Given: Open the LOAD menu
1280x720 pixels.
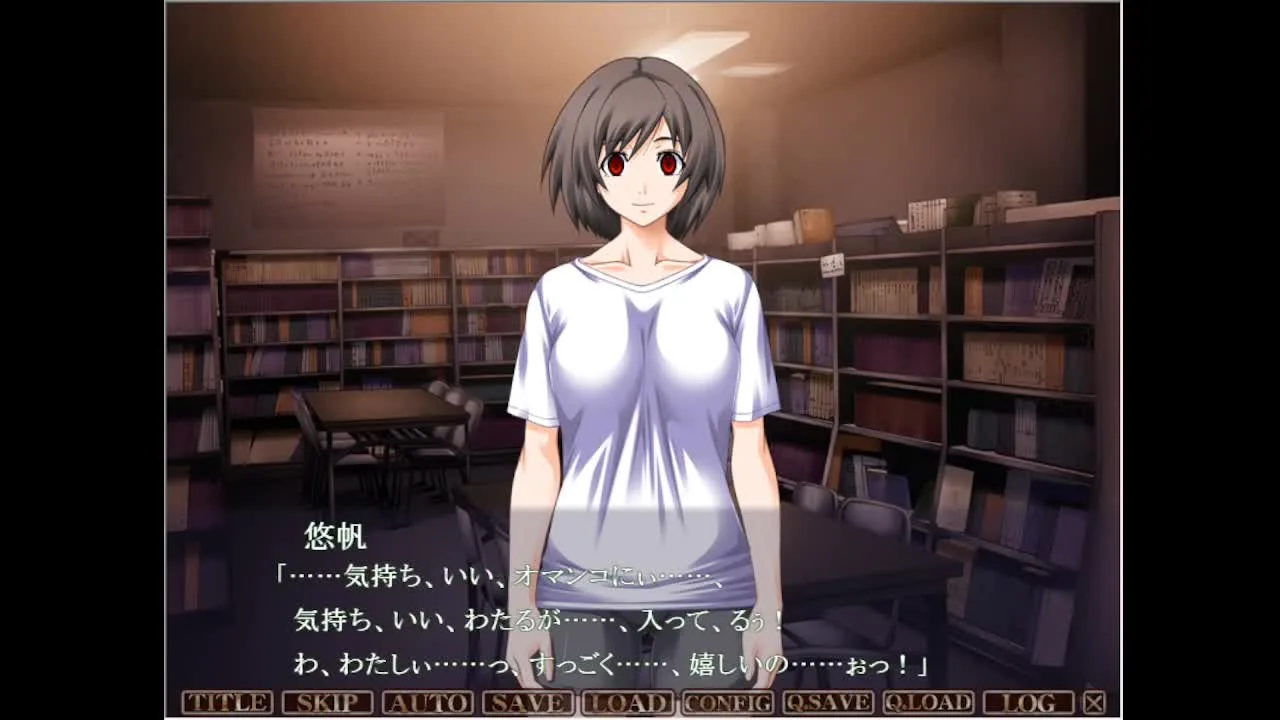Looking at the screenshot, I should (x=627, y=702).
